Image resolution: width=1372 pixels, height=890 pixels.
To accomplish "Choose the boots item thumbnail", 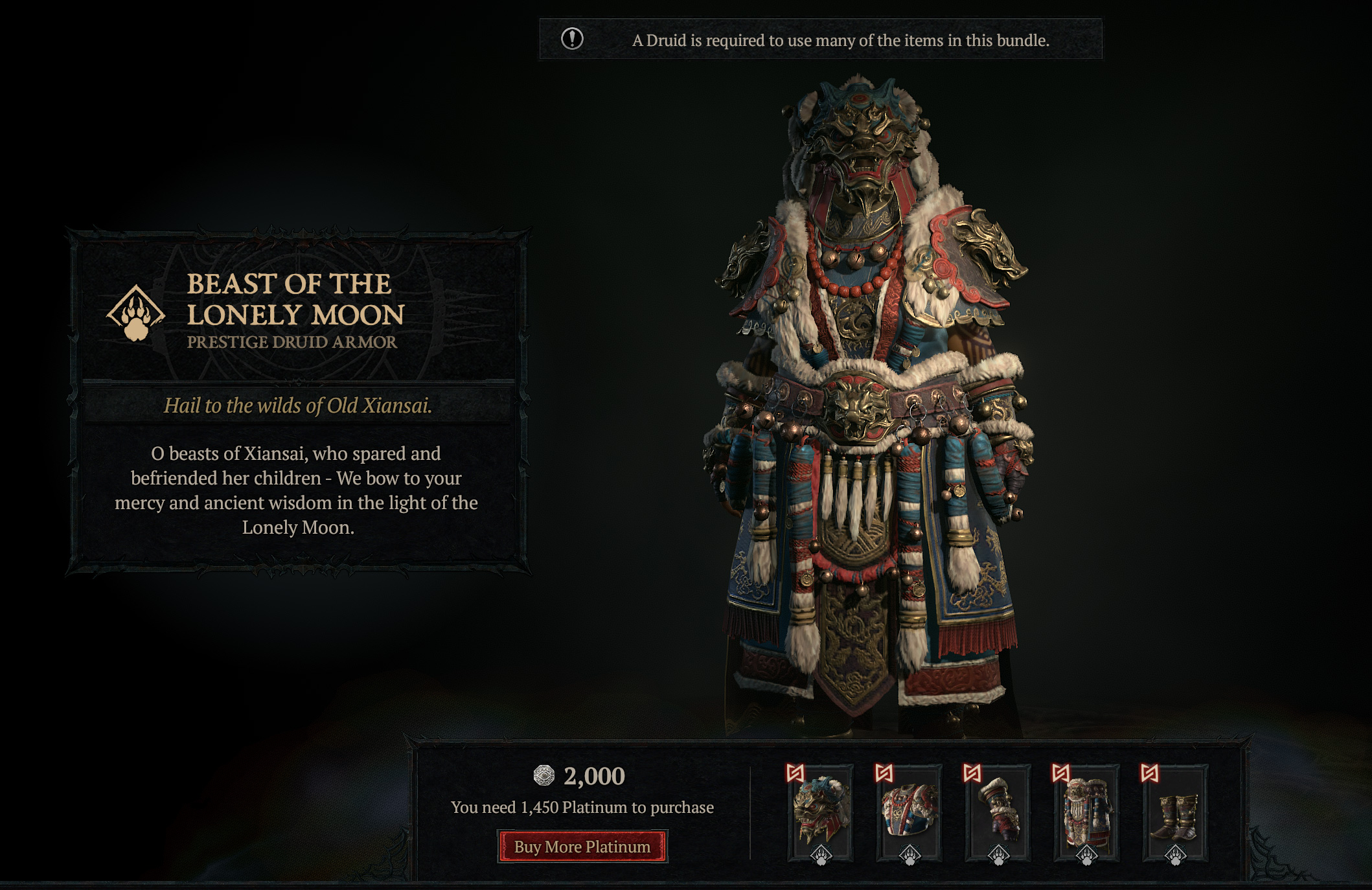I will [x=1175, y=812].
